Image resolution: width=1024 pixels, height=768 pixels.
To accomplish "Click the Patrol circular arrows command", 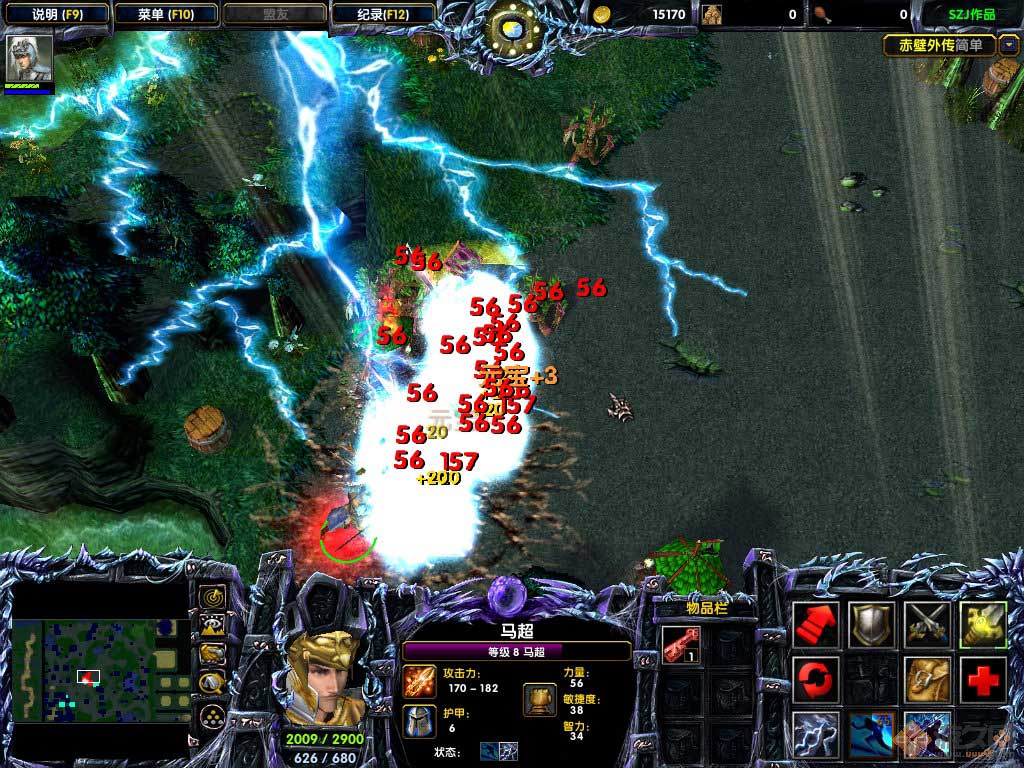I will point(817,681).
